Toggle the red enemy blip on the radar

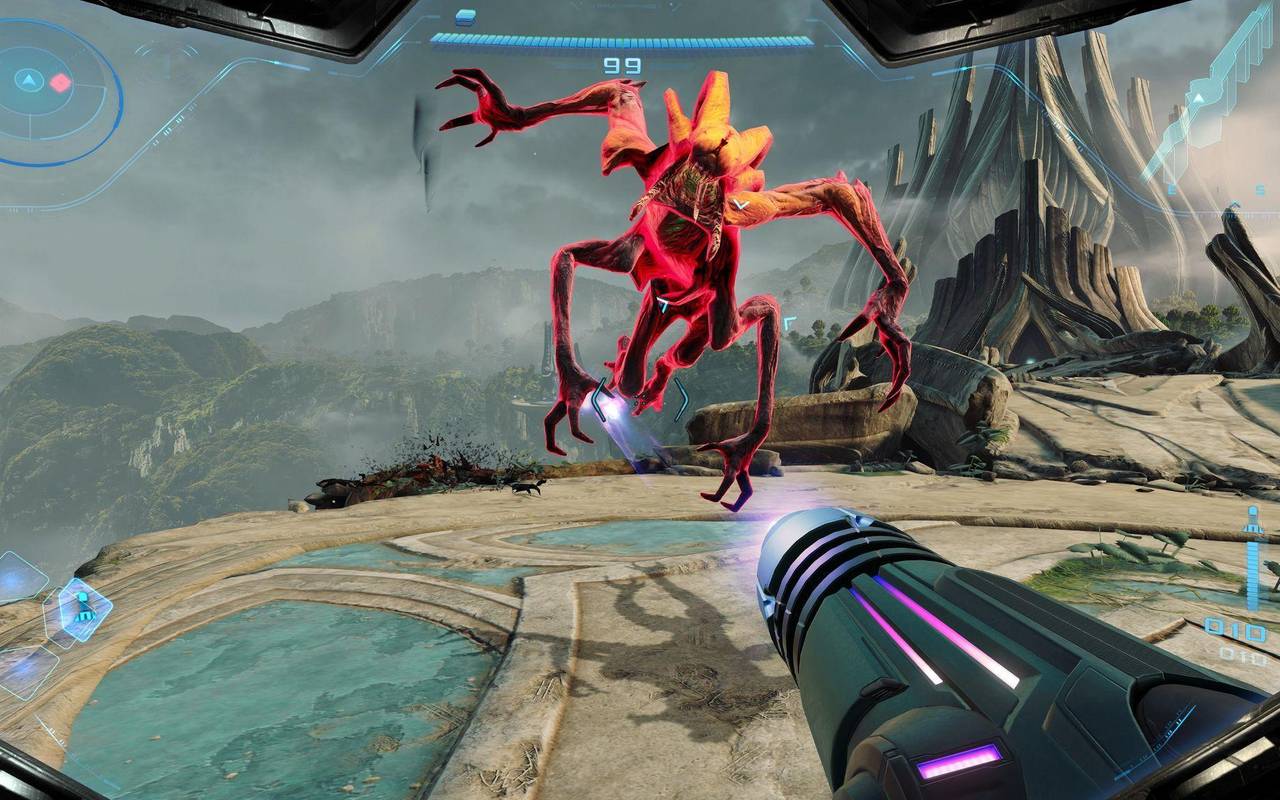[60, 83]
